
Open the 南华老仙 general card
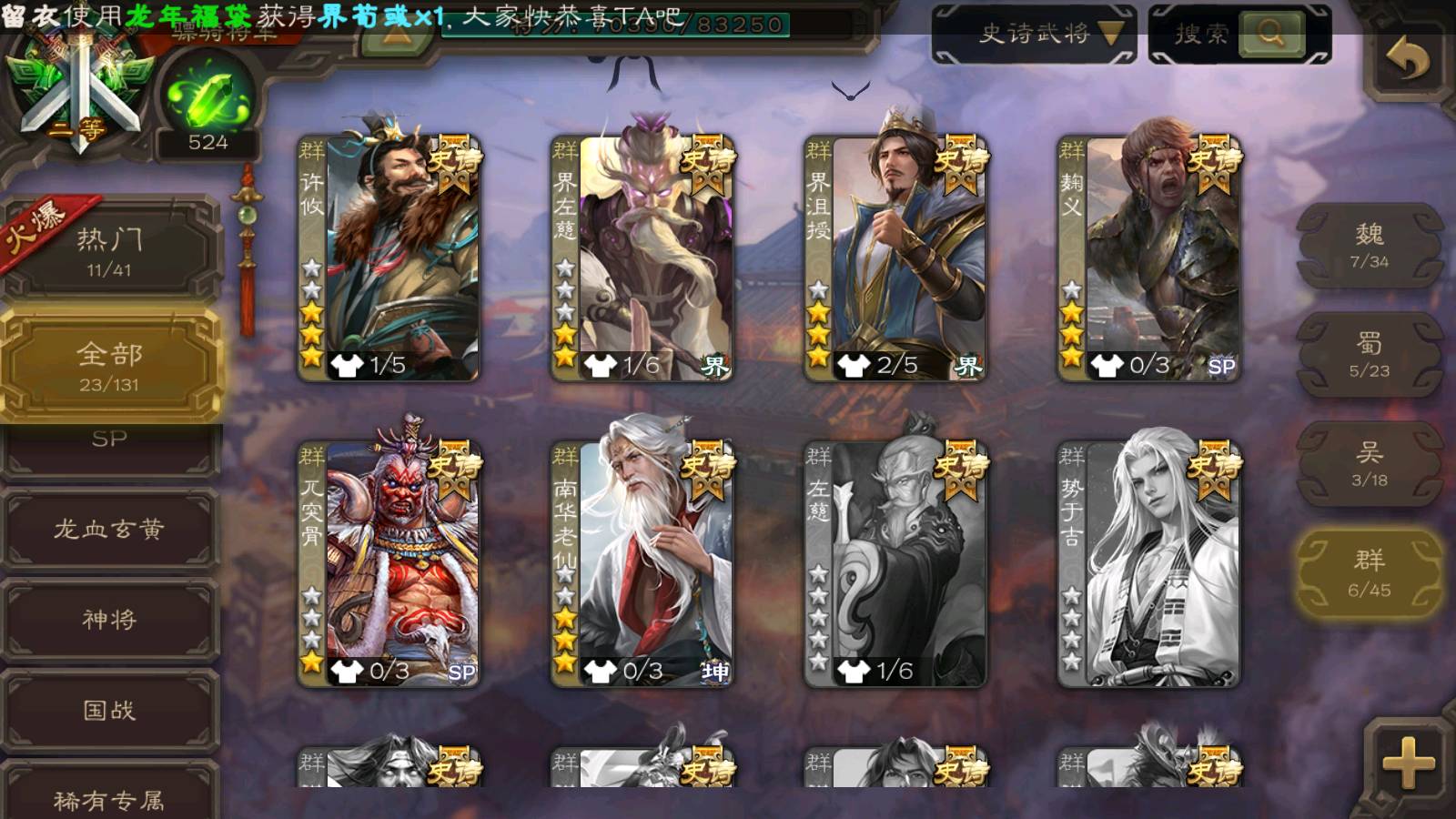(x=642, y=564)
